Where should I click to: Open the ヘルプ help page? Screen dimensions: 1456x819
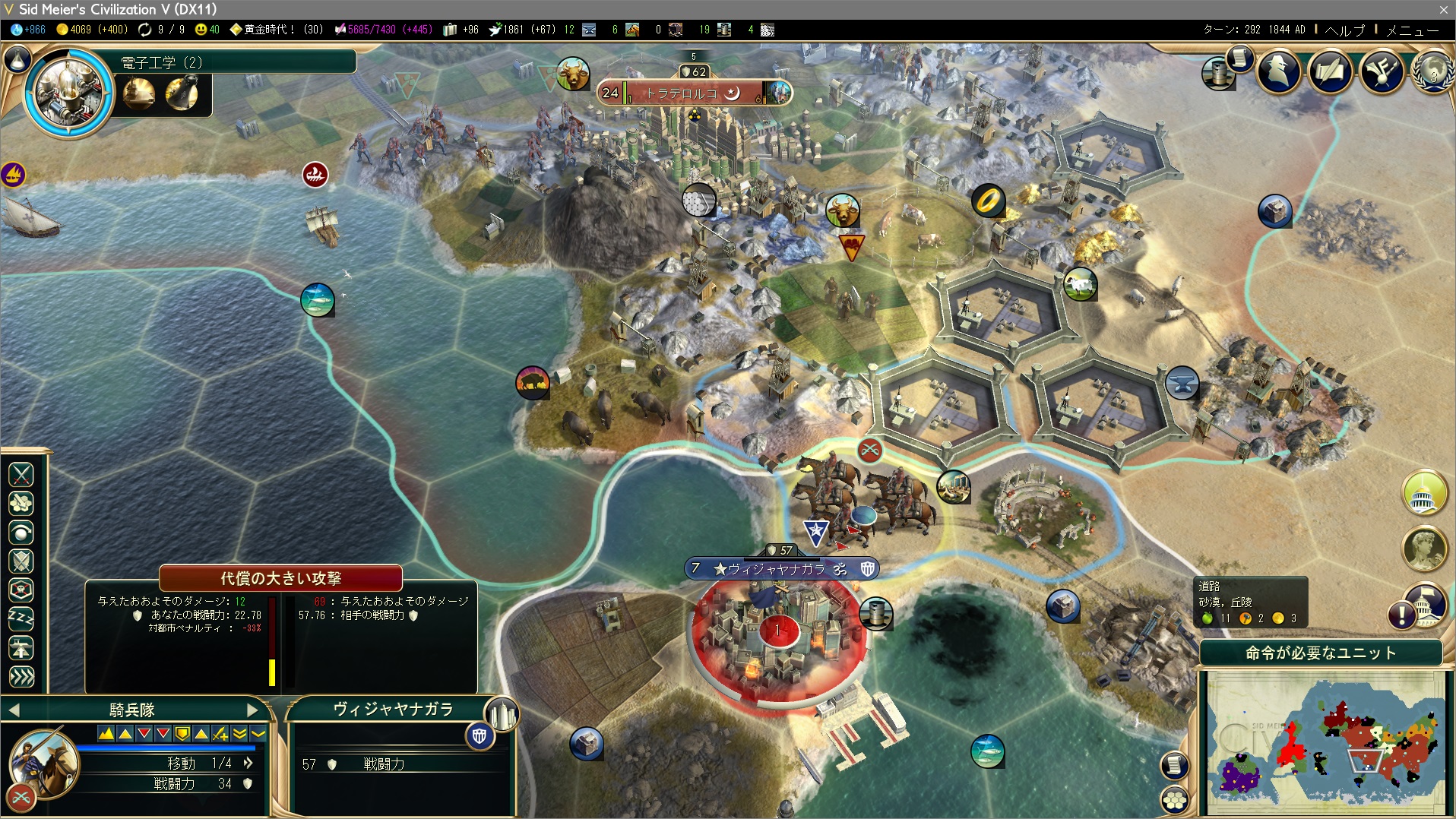coord(1344,30)
